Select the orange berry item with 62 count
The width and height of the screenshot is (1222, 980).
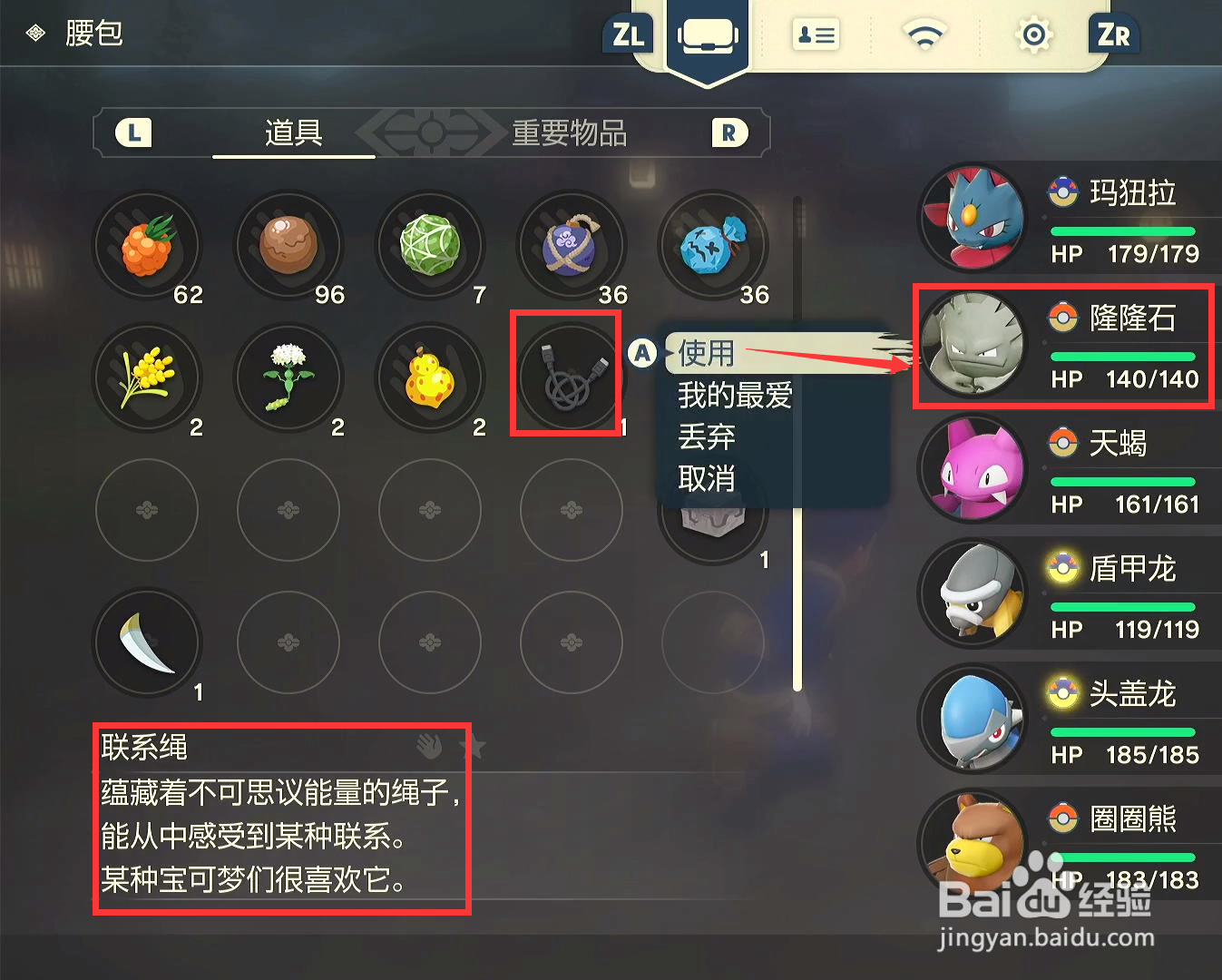click(146, 243)
